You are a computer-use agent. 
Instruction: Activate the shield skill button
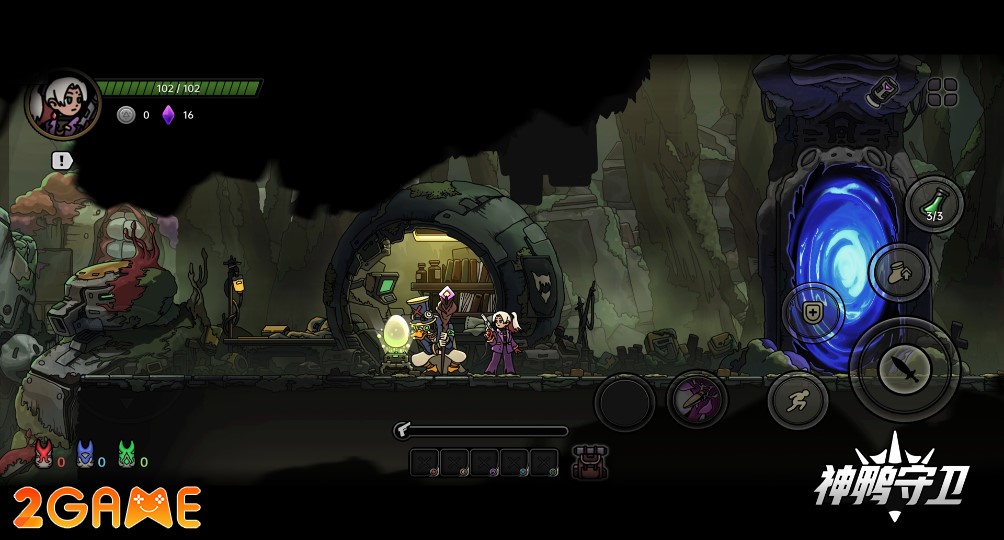point(813,313)
